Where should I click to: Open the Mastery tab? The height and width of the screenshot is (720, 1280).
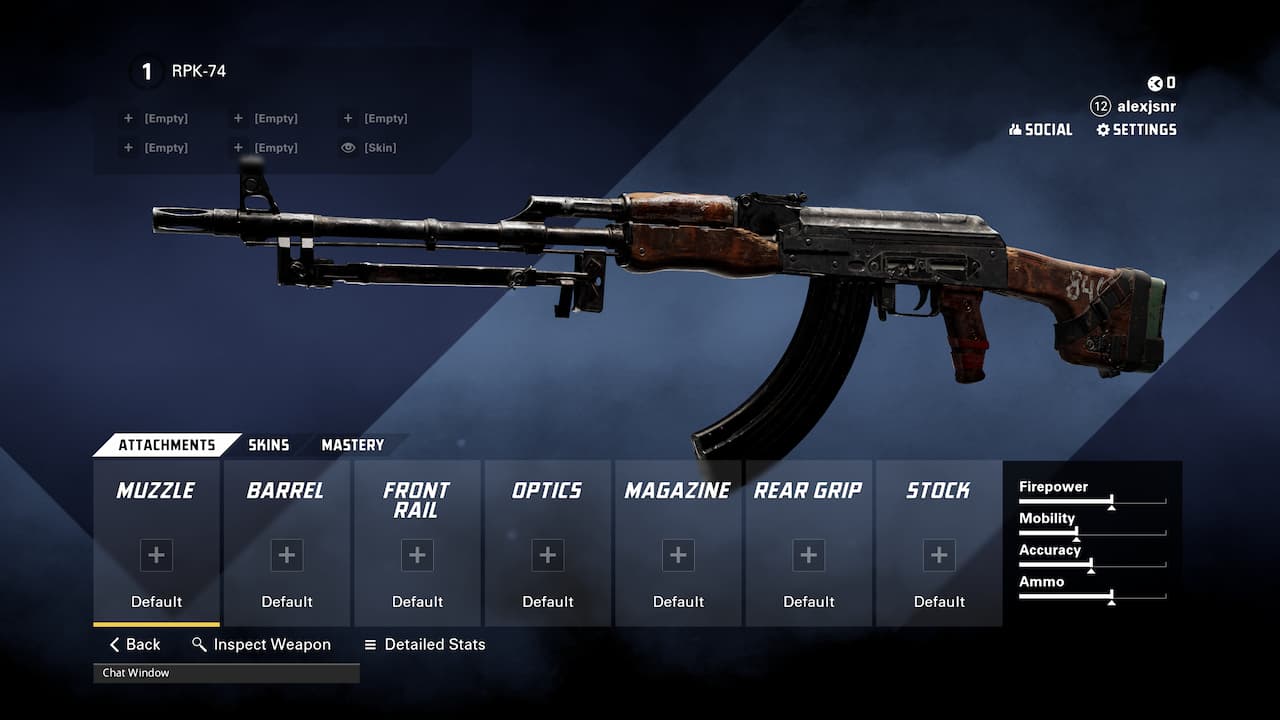click(x=352, y=445)
